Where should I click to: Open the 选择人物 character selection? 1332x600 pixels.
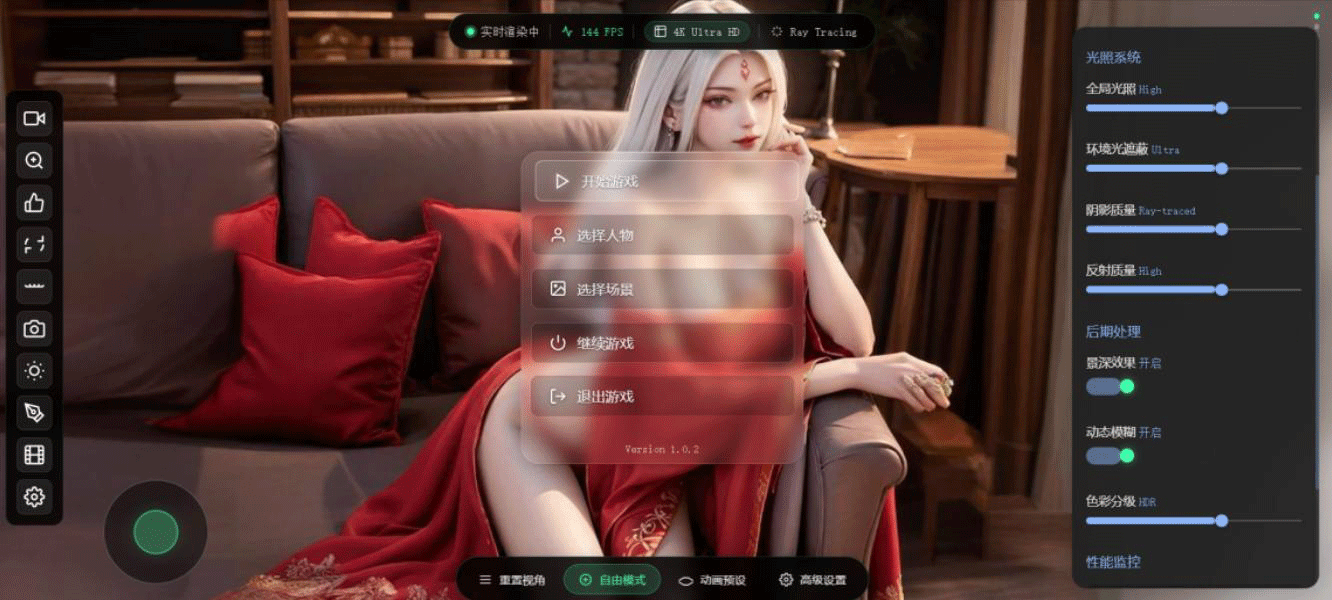pos(662,235)
